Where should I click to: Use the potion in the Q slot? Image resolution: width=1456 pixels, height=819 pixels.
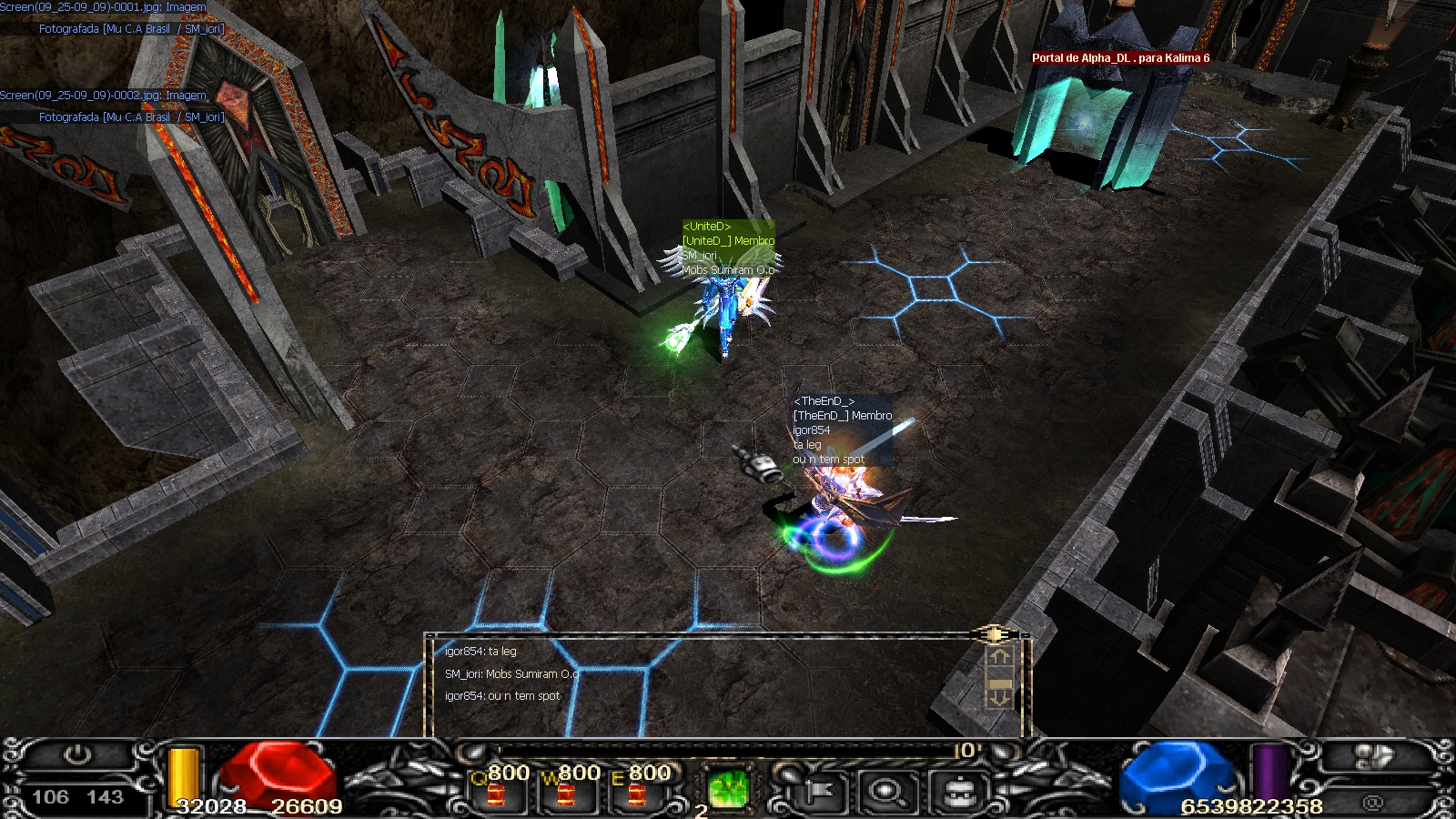496,794
